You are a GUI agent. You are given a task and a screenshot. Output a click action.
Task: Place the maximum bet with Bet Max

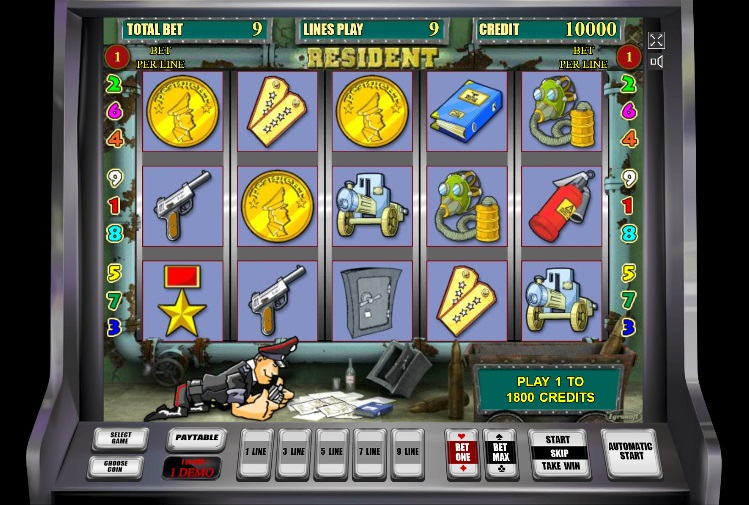(500, 453)
